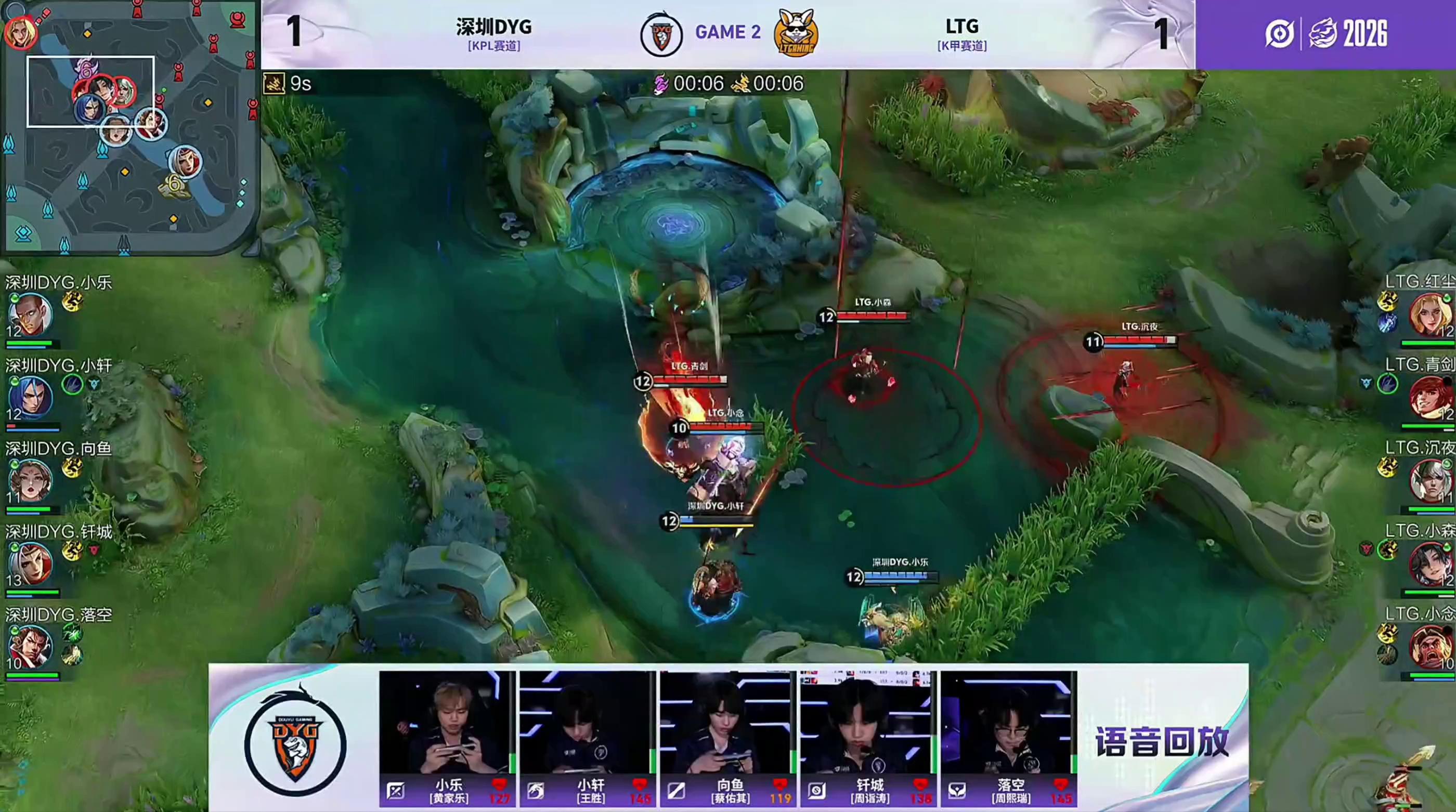Show 向鱼's player camera feed
The image size is (1456, 812).
(726, 722)
